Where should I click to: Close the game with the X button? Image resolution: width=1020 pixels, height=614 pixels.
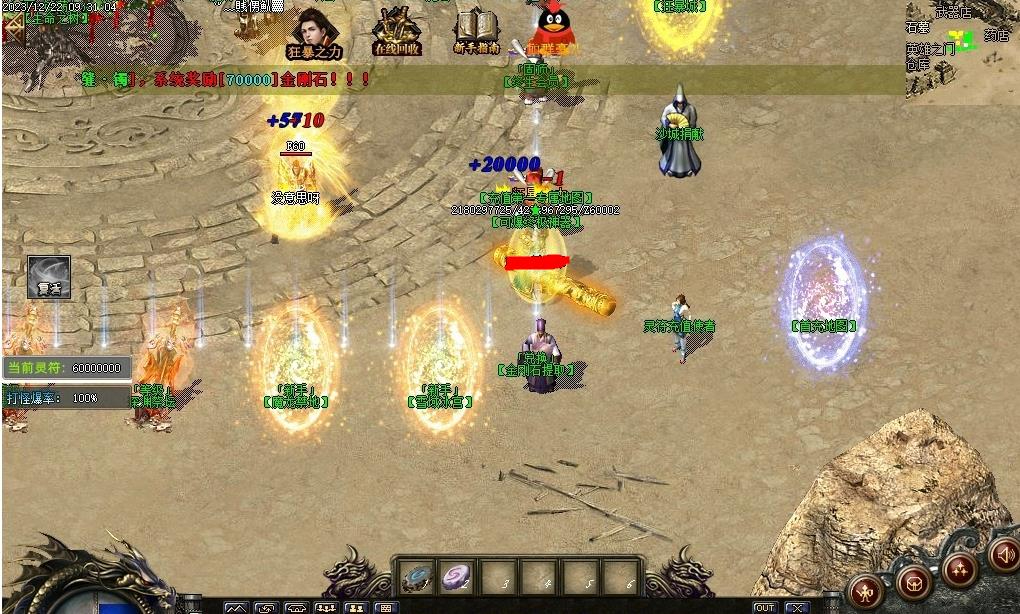coord(796,607)
